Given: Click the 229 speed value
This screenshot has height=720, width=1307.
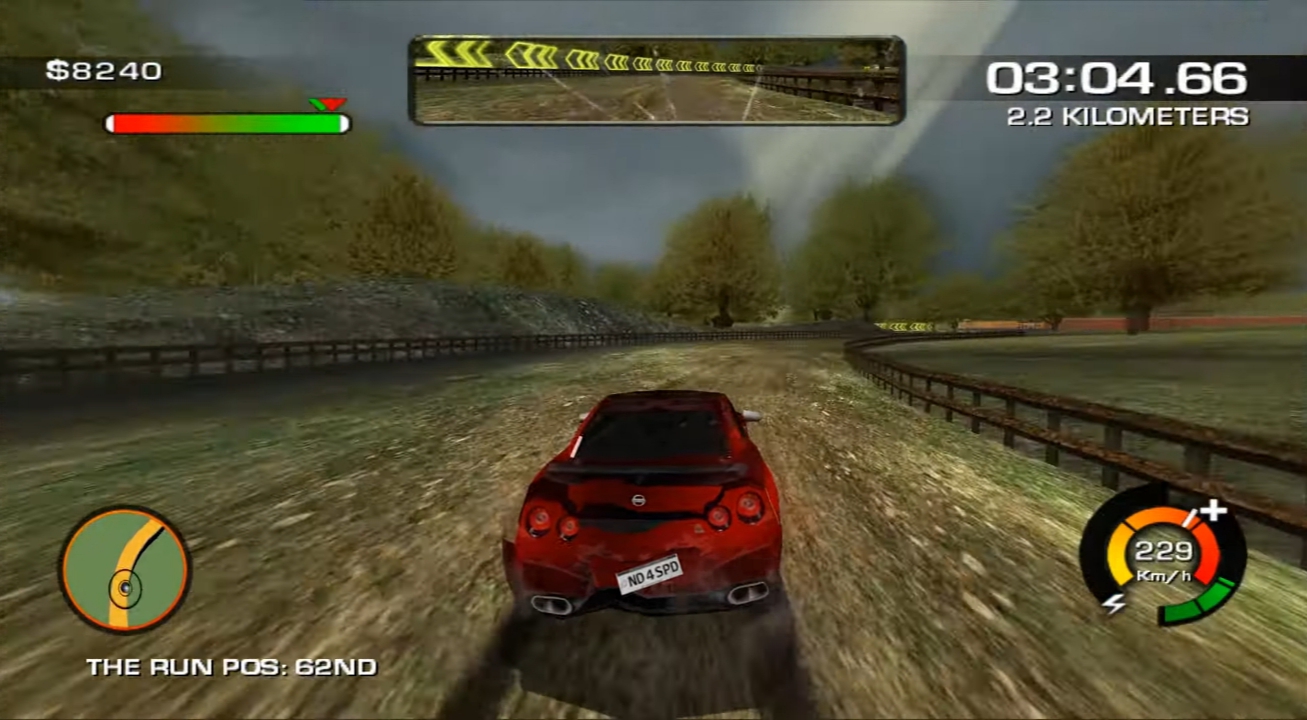Looking at the screenshot, I should (1163, 548).
